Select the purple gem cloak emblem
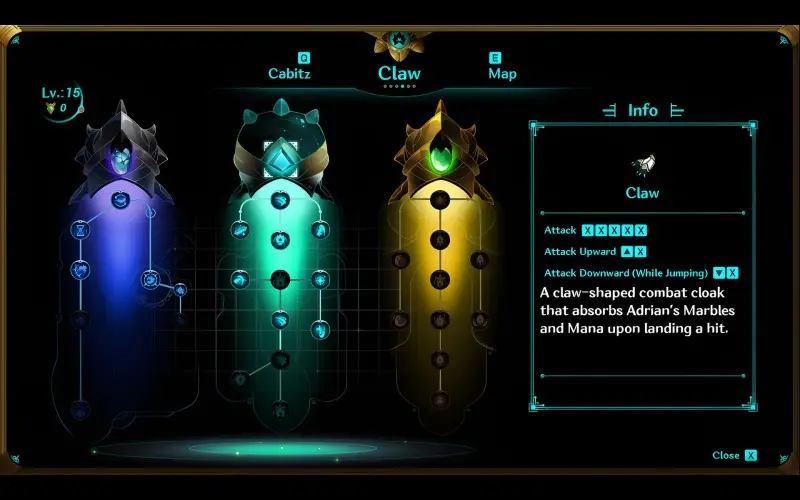The width and height of the screenshot is (800, 500). click(x=120, y=158)
